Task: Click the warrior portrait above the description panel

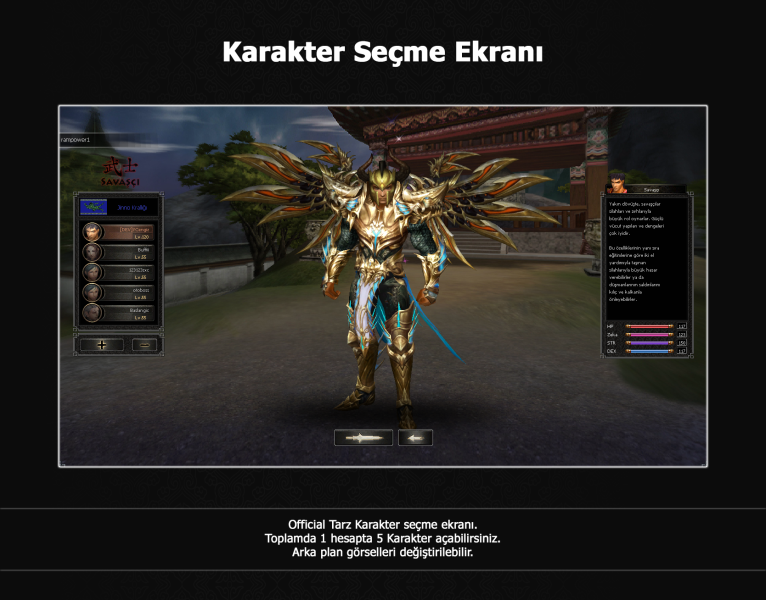Action: [x=617, y=185]
